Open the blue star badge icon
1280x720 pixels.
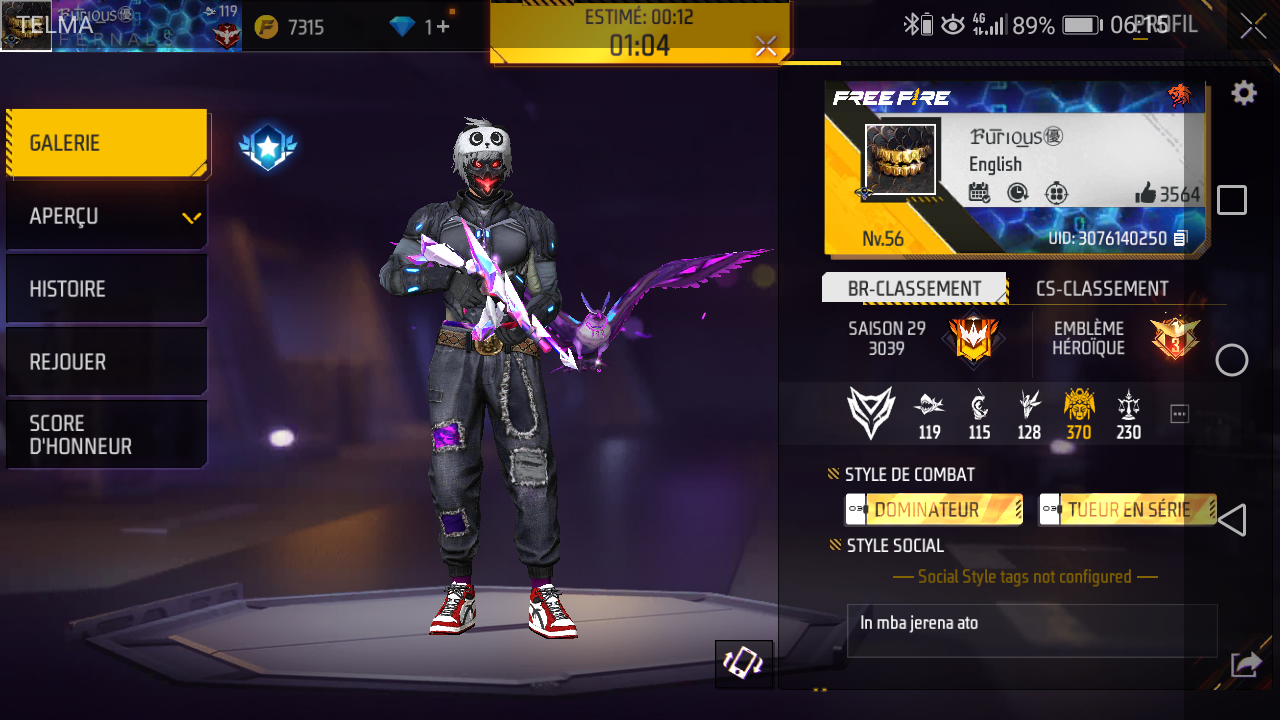click(x=267, y=149)
